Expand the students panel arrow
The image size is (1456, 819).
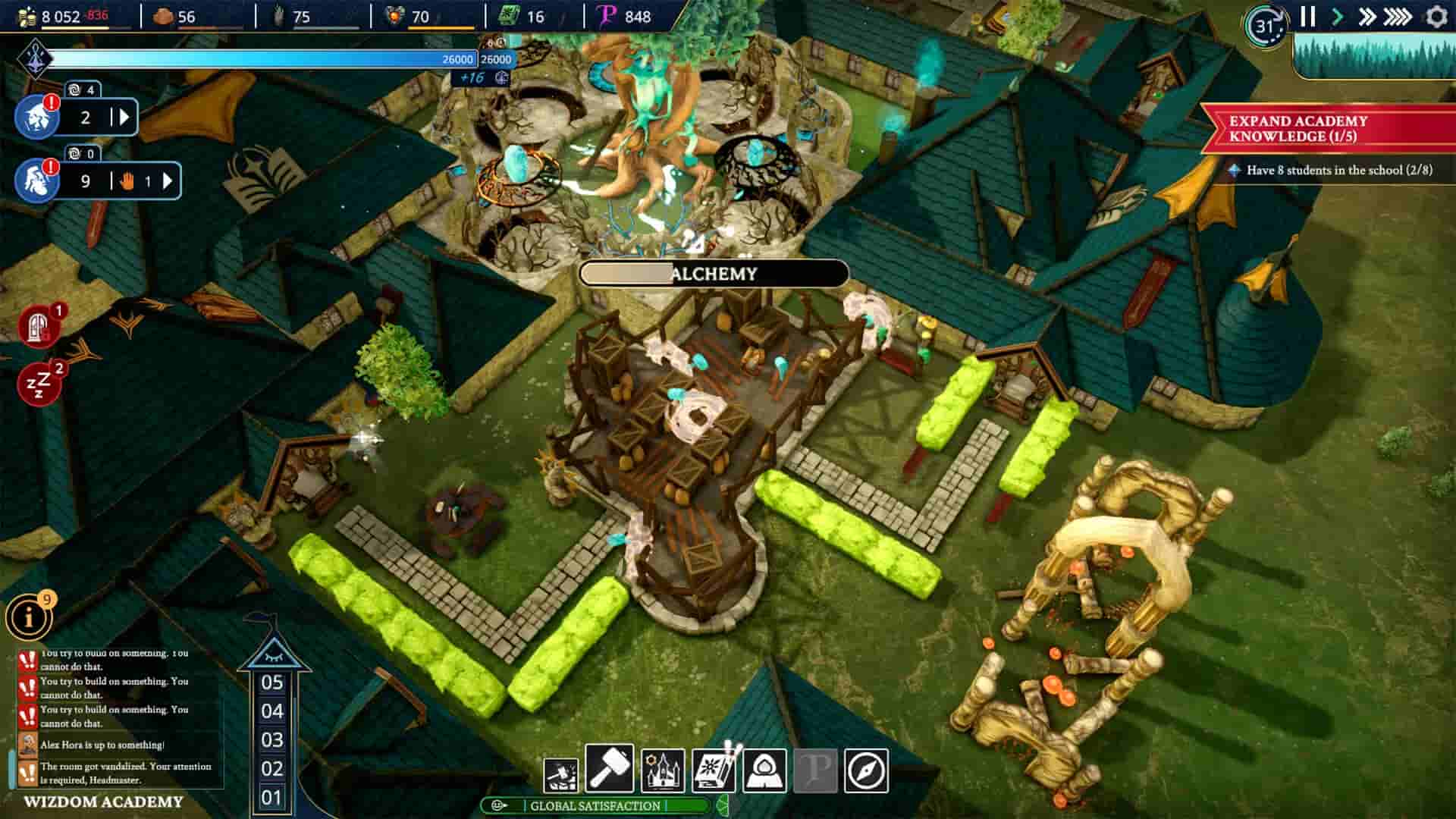pos(166,182)
